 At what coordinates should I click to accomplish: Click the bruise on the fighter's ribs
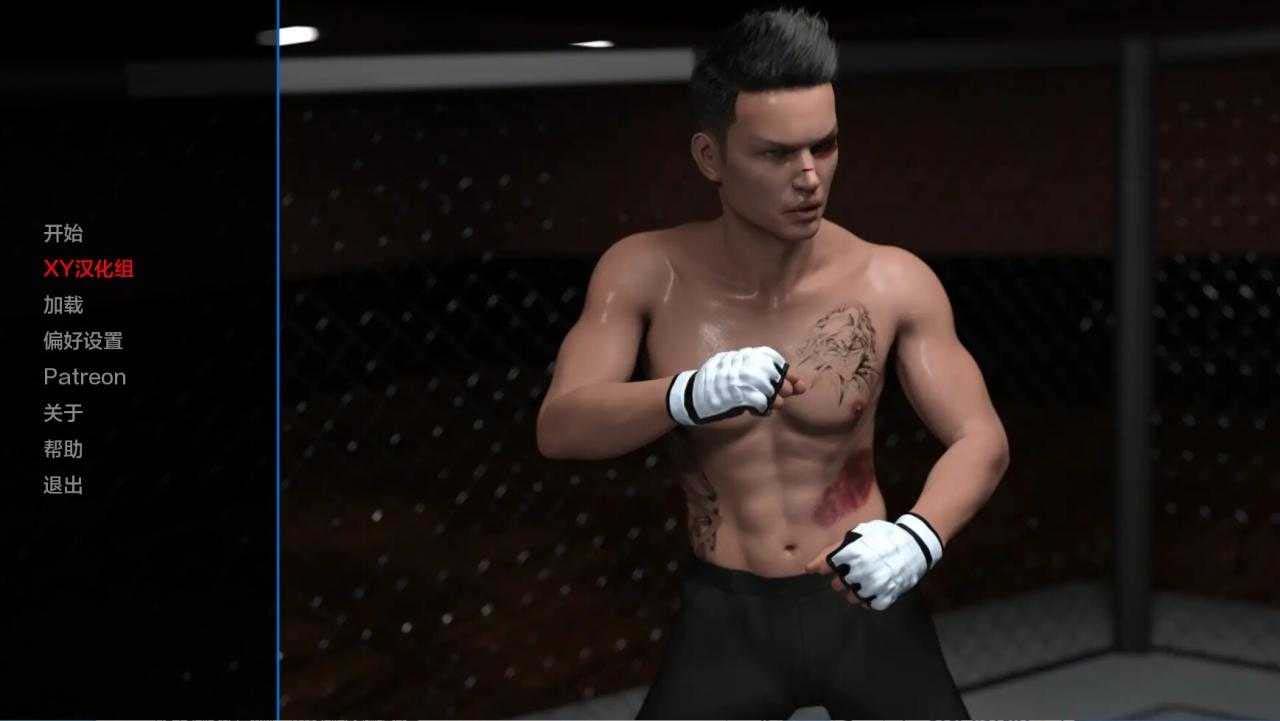tap(845, 492)
